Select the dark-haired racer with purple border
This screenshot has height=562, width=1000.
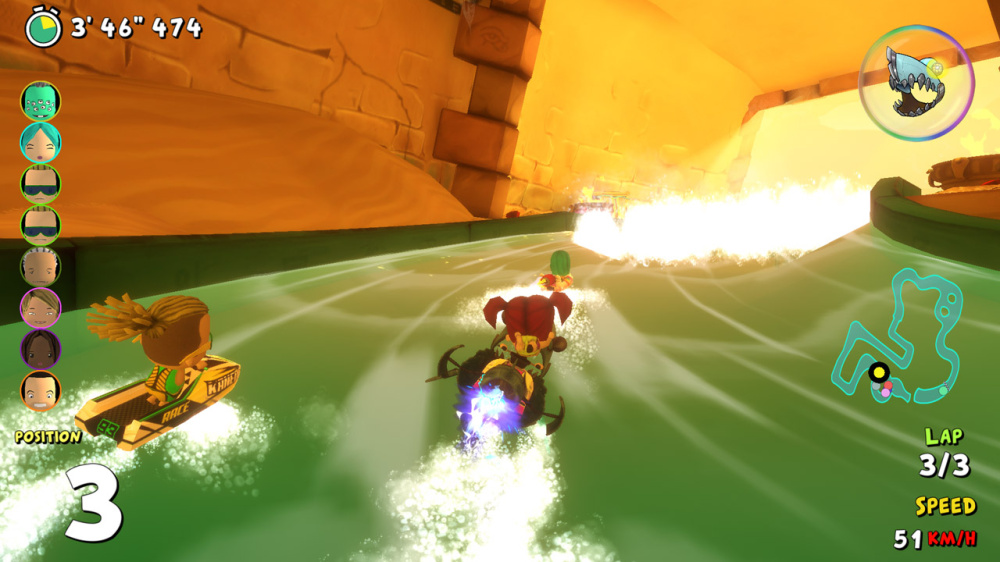point(41,349)
